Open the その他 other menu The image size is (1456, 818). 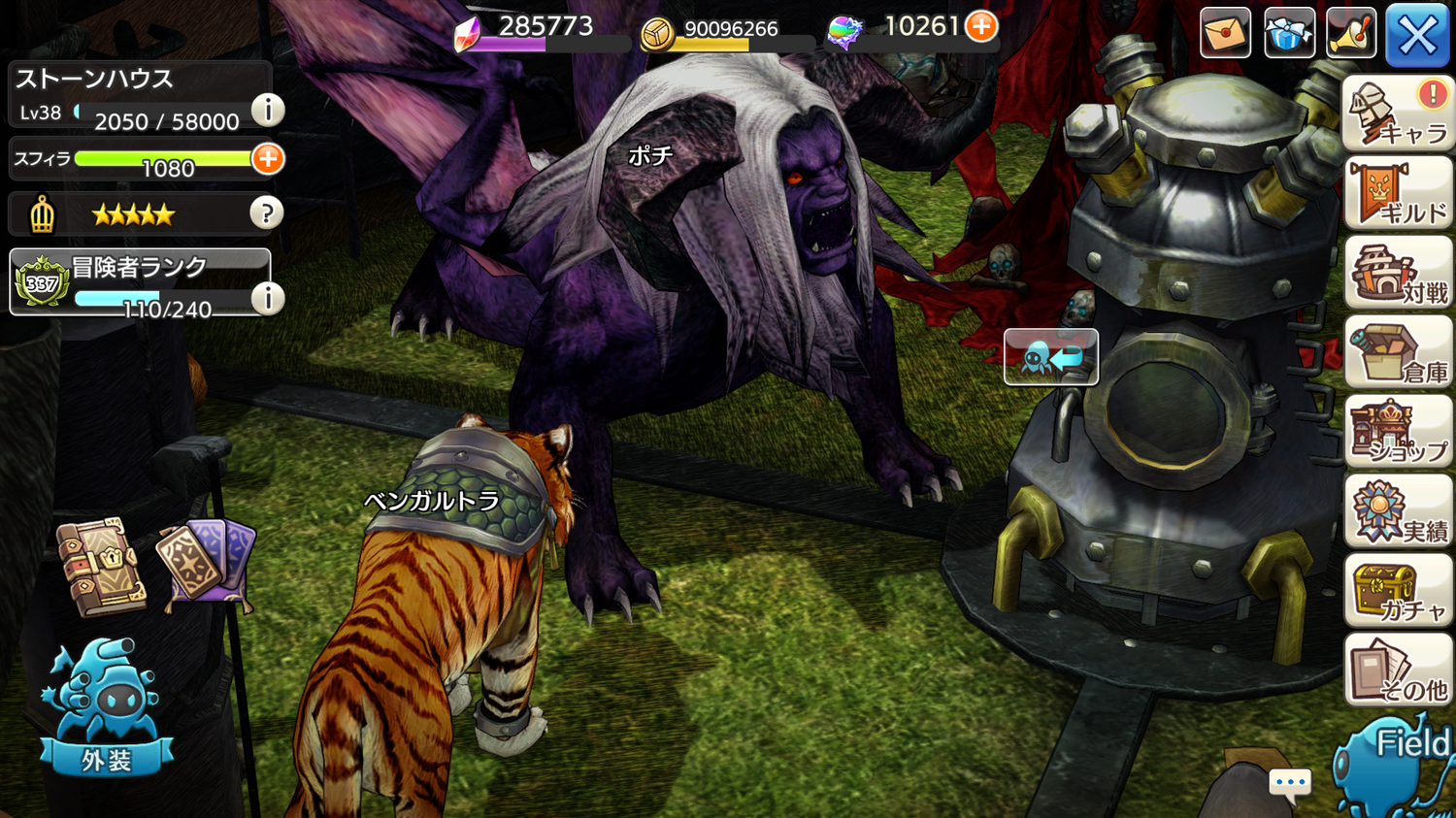1398,672
